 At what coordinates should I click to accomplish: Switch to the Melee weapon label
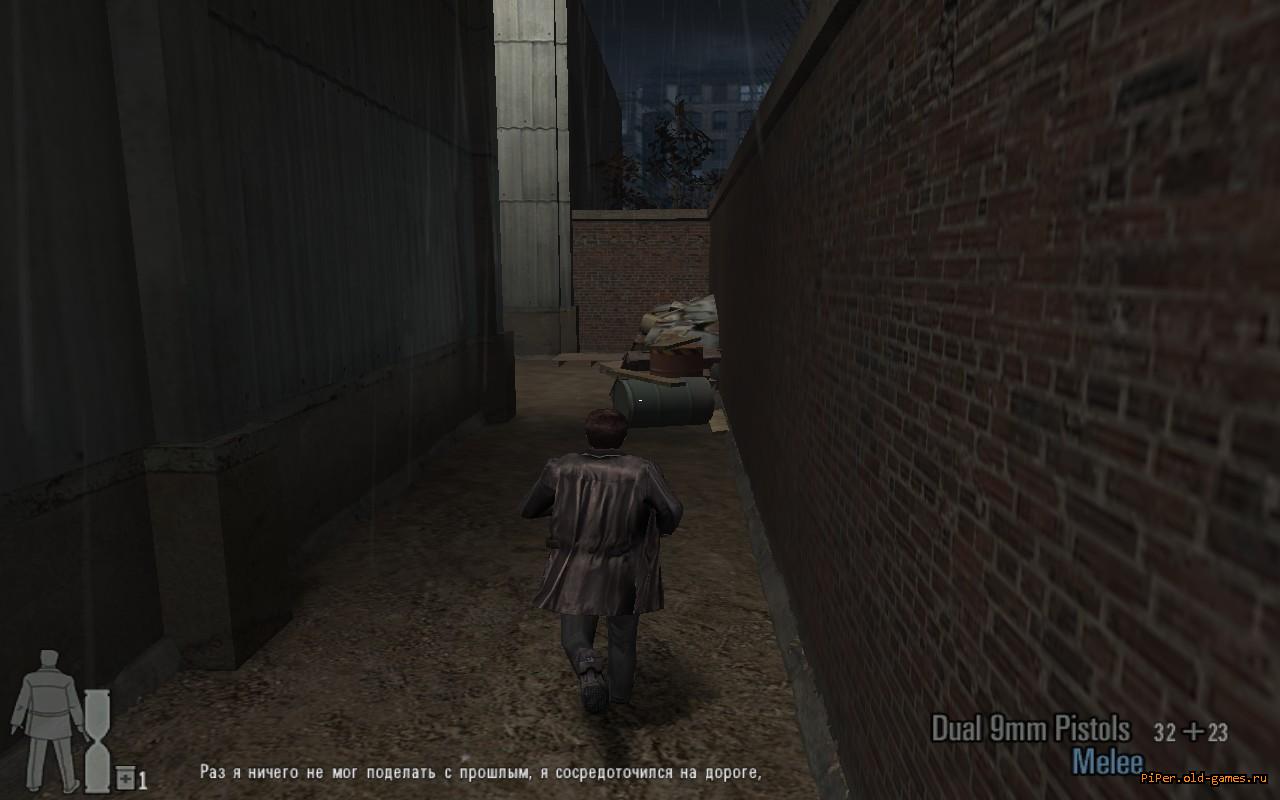[x=1107, y=762]
